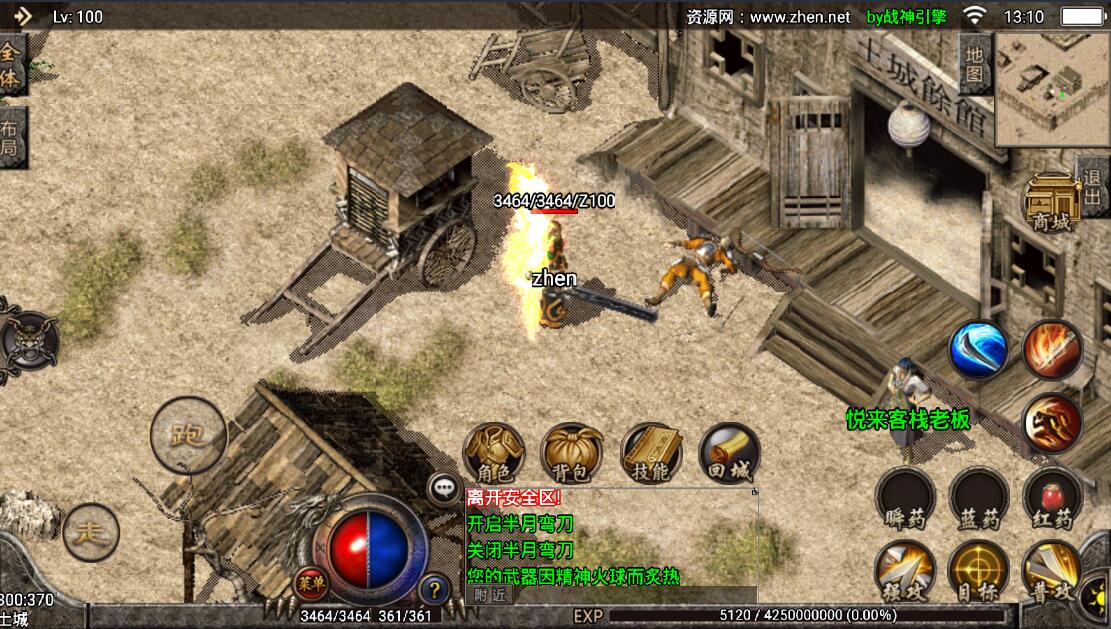The height and width of the screenshot is (629, 1111).
Task: Switch to 跑 run mode
Action: [x=188, y=435]
